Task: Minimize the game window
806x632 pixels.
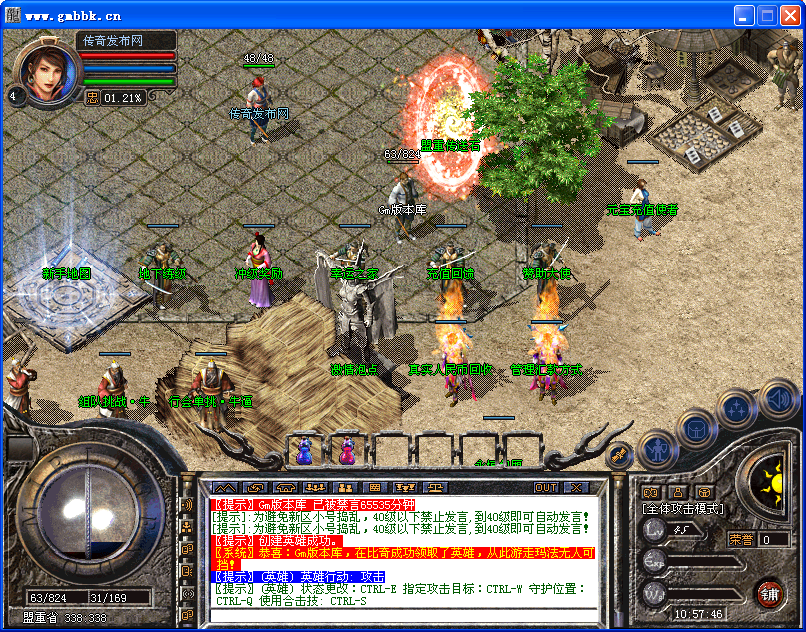Action: point(744,15)
